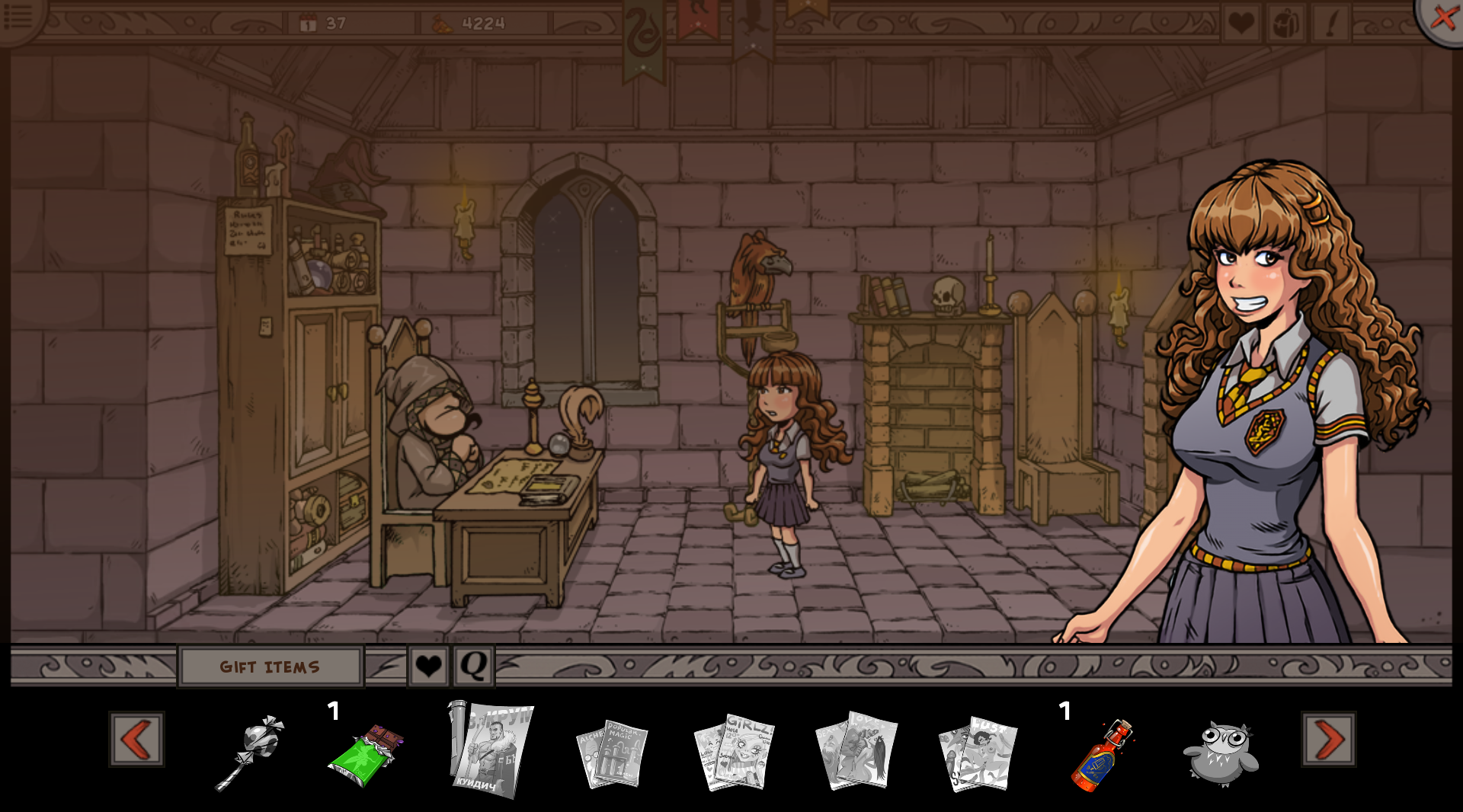Switch to the heart category tab

[x=428, y=667]
